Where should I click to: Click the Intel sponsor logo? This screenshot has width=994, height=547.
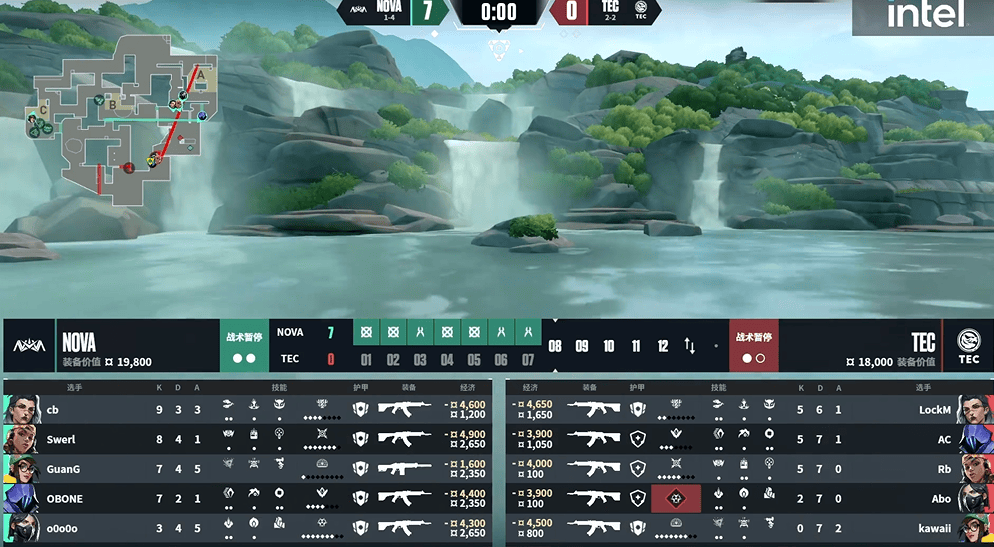(924, 15)
